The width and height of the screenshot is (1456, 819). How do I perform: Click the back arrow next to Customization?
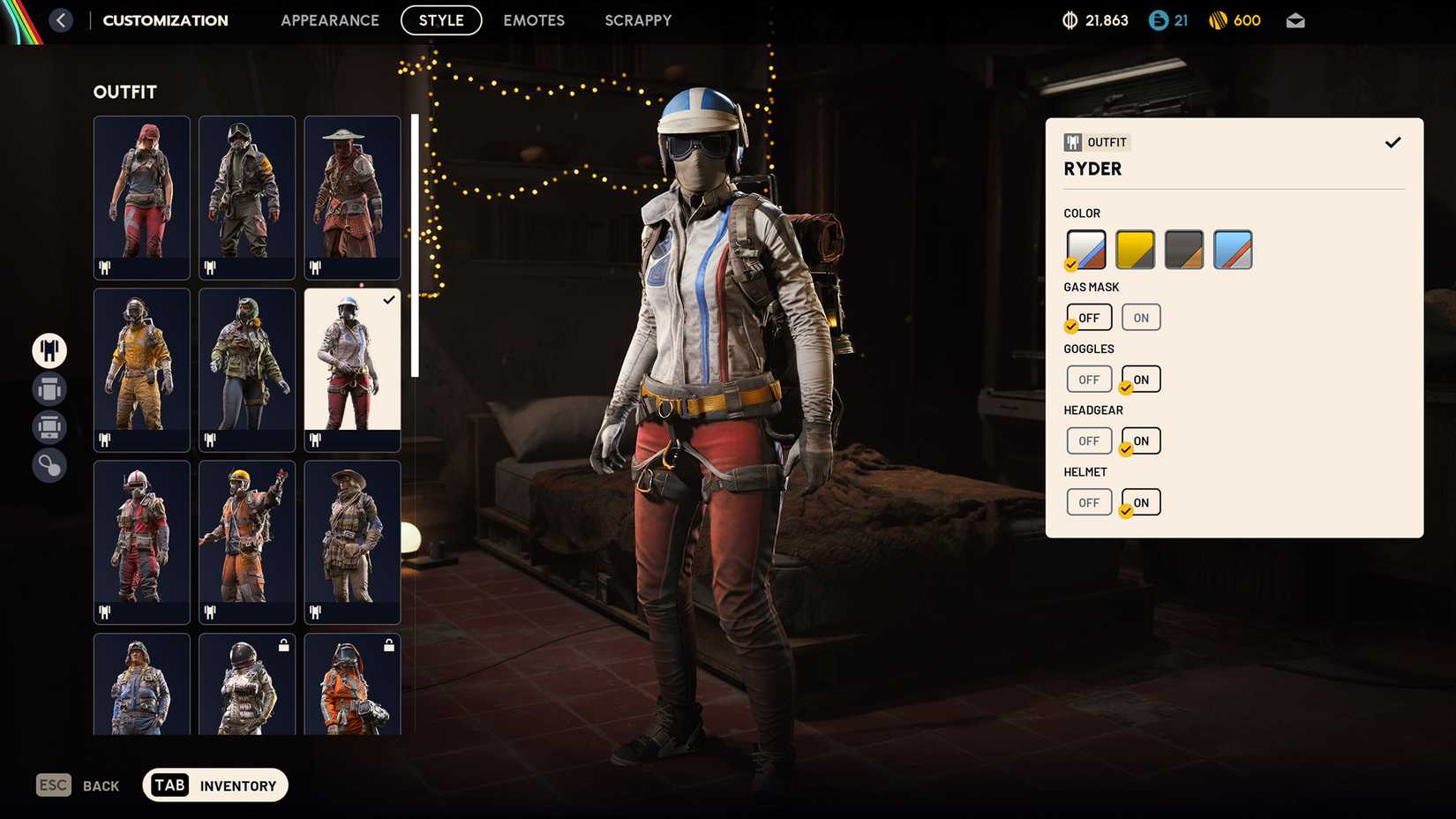(60, 19)
